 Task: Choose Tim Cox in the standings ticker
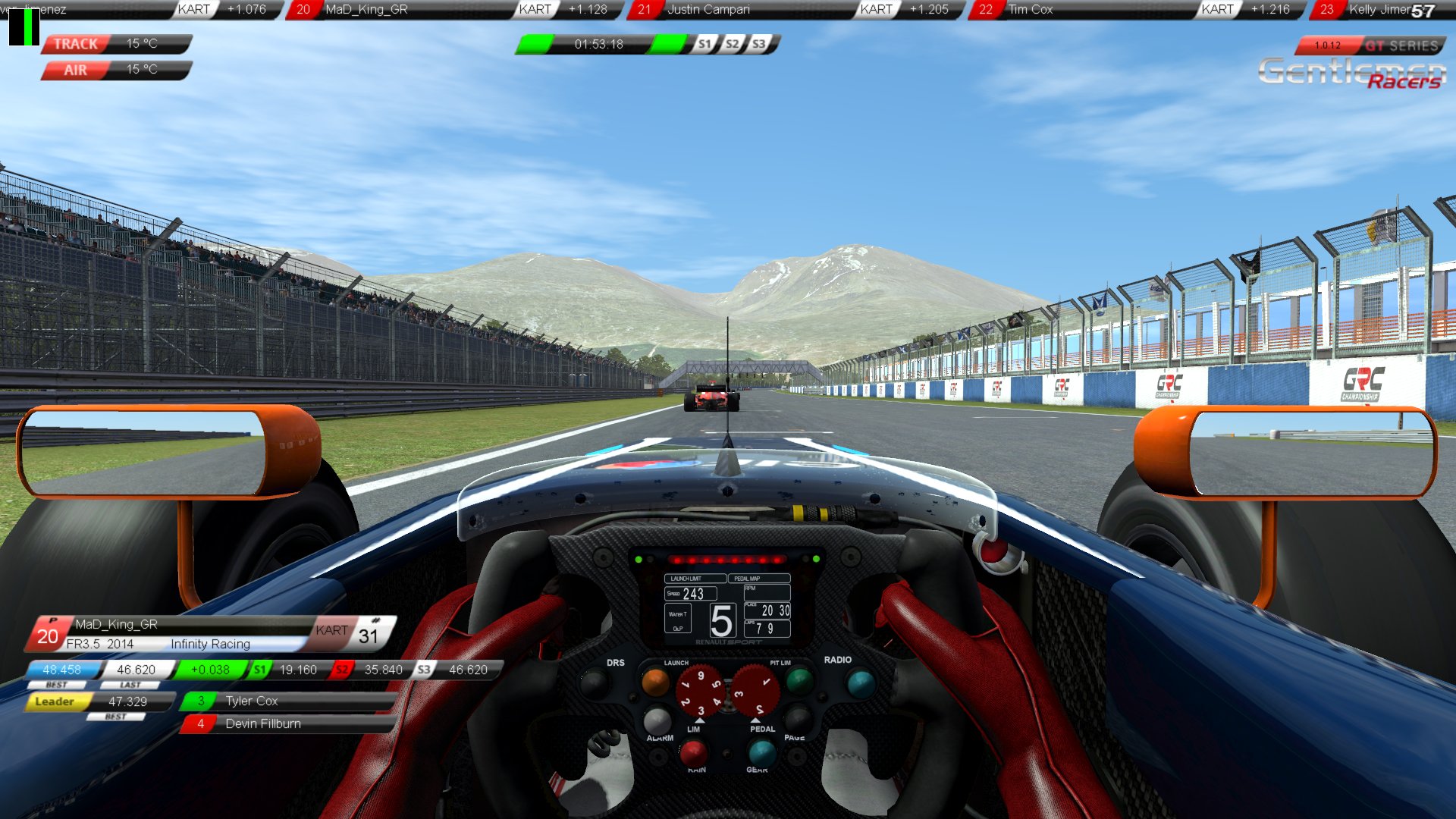coord(1030,10)
